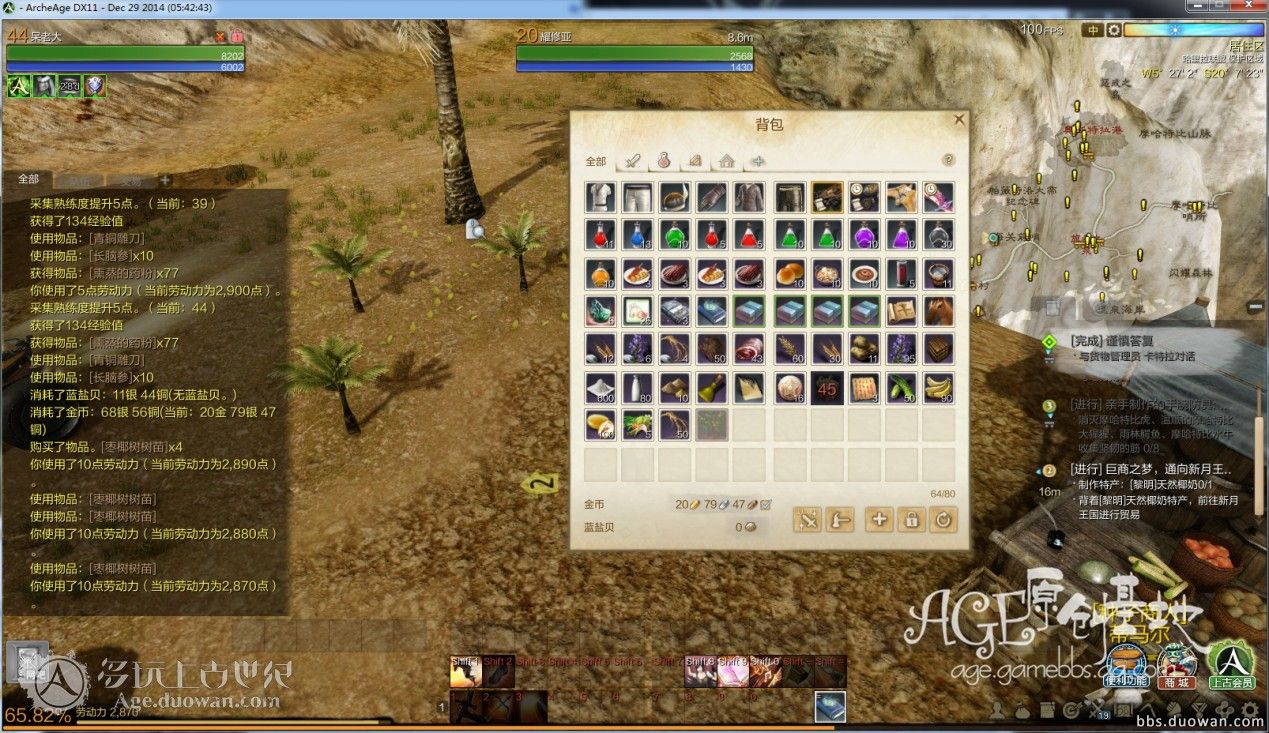The width and height of the screenshot is (1269, 733).
Task: Switch to the house inventory tab
Action: (x=727, y=161)
